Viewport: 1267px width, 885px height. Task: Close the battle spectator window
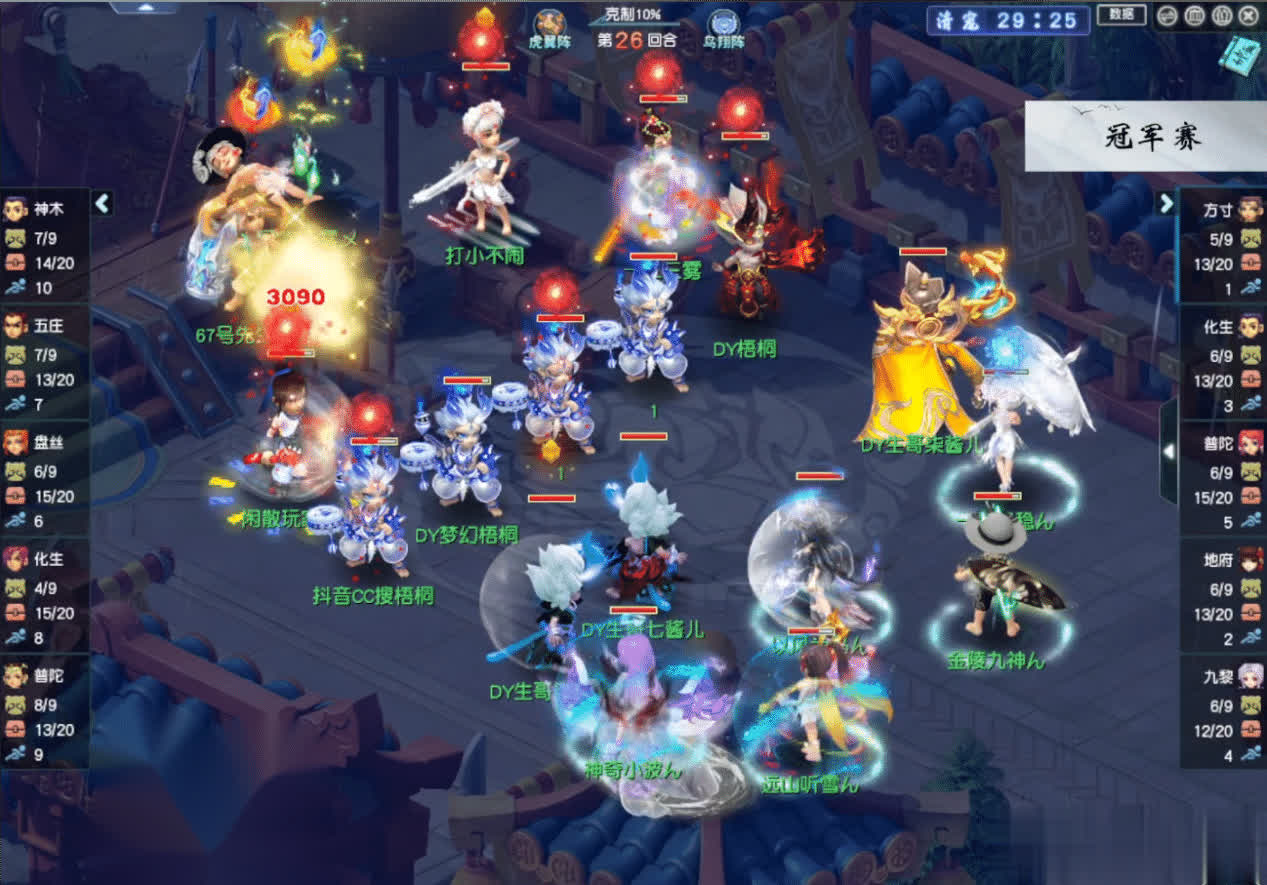(1249, 16)
